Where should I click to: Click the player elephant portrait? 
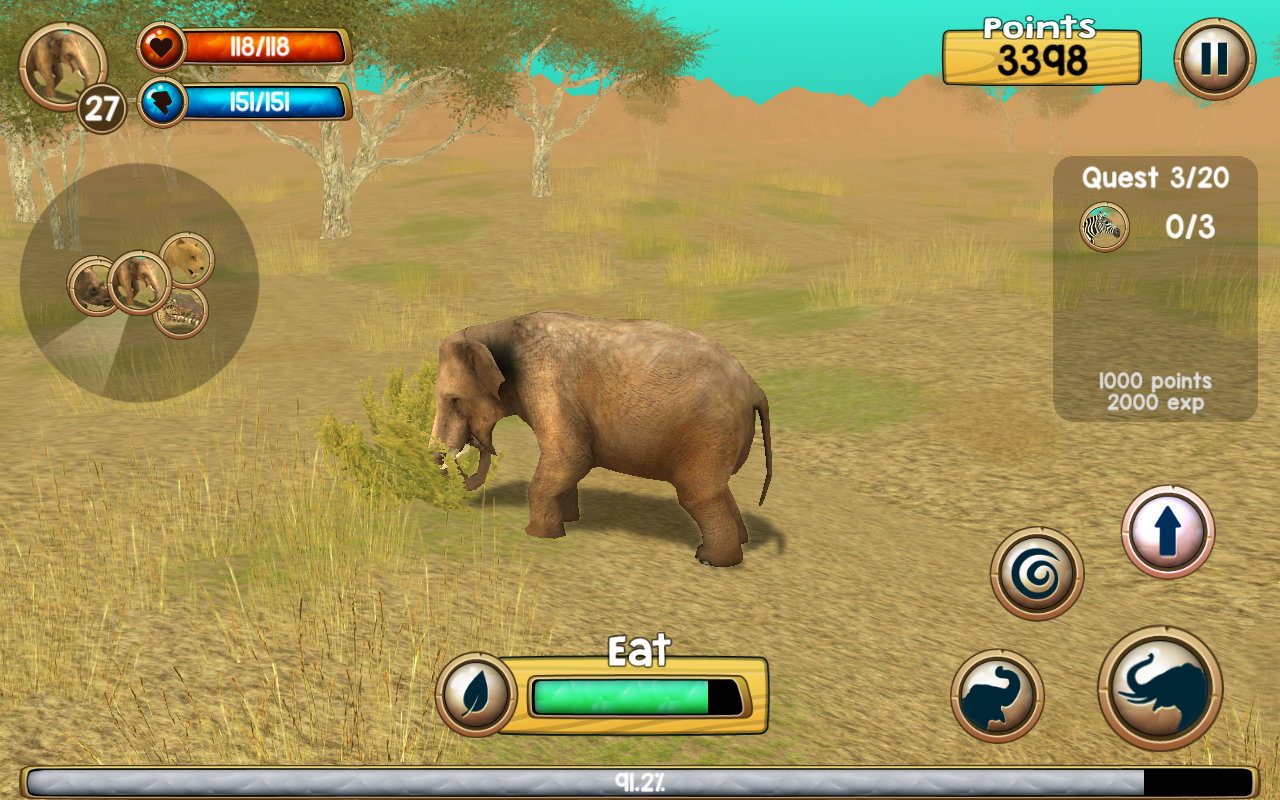tap(63, 65)
